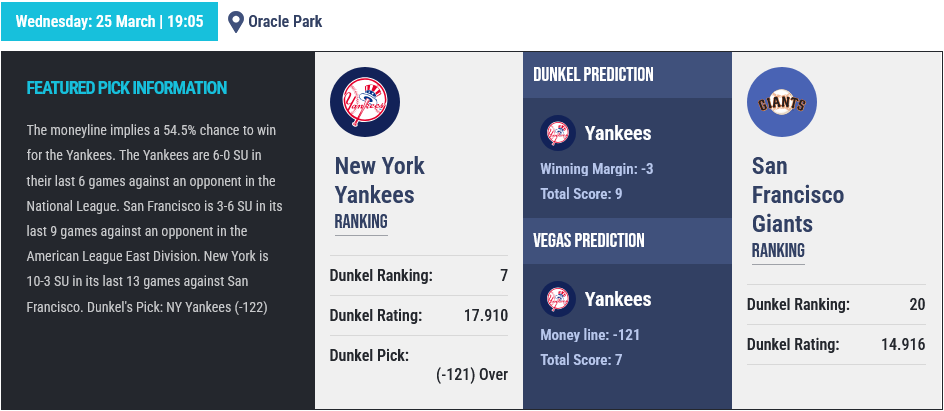This screenshot has width=944, height=411.
Task: Select the Yankees logo under Vegas Prediction
Action: 558,299
